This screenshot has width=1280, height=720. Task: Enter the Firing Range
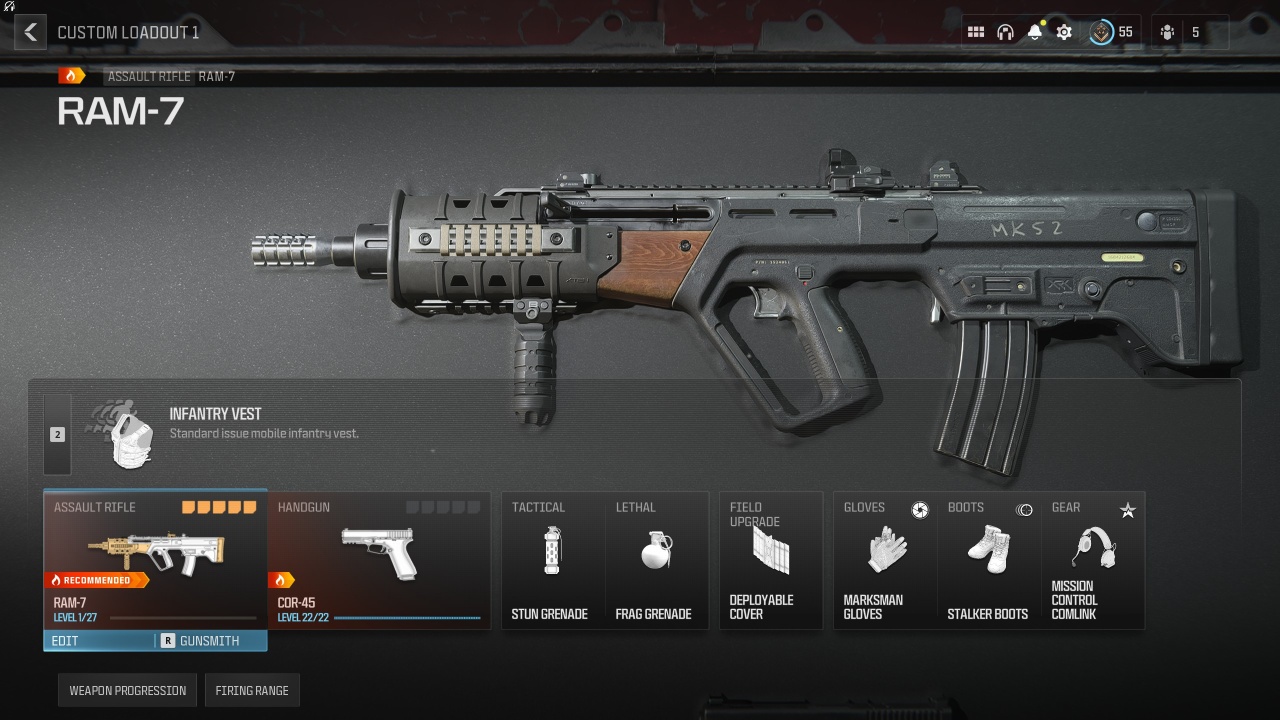point(252,691)
